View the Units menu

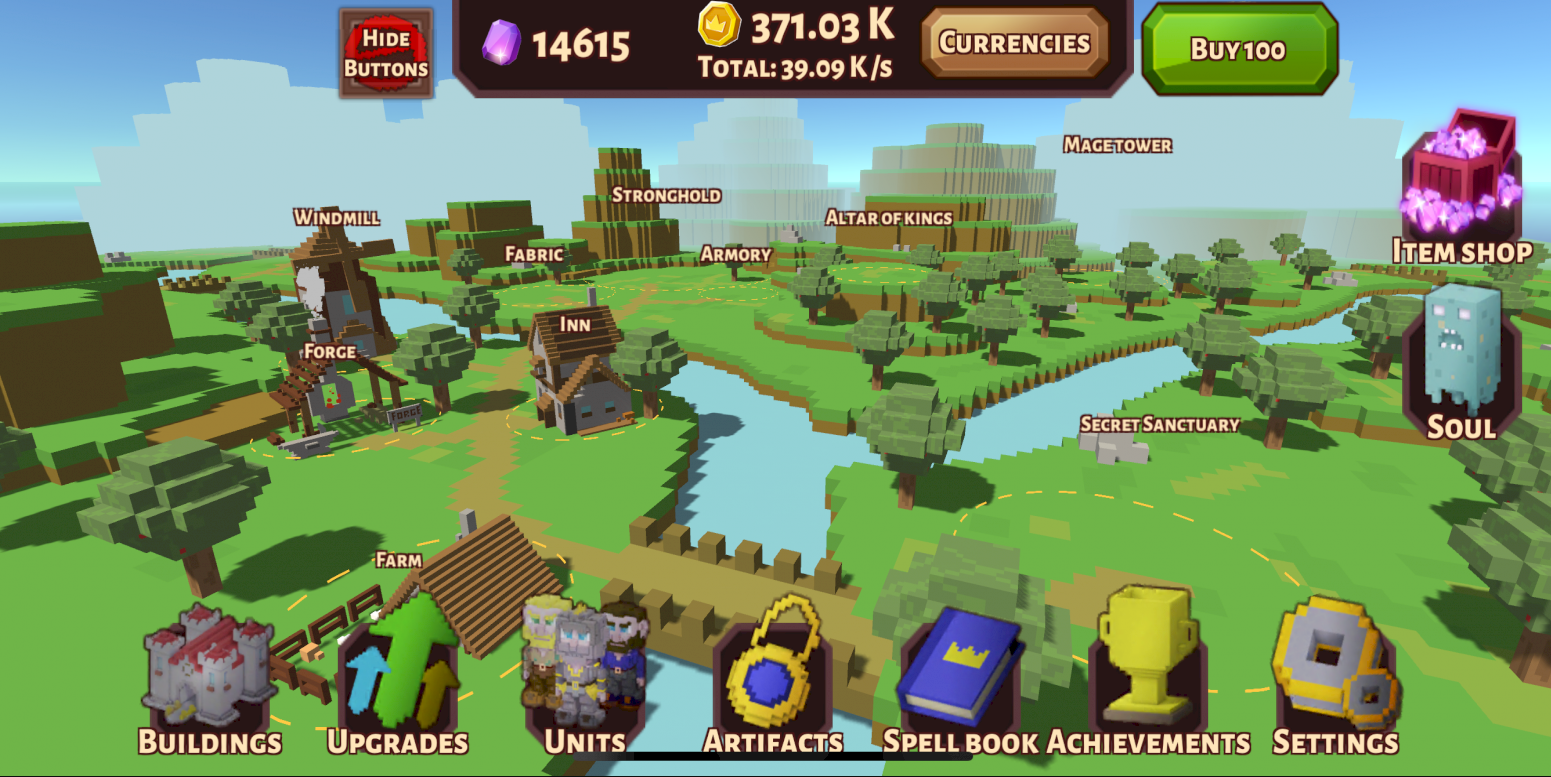point(585,680)
